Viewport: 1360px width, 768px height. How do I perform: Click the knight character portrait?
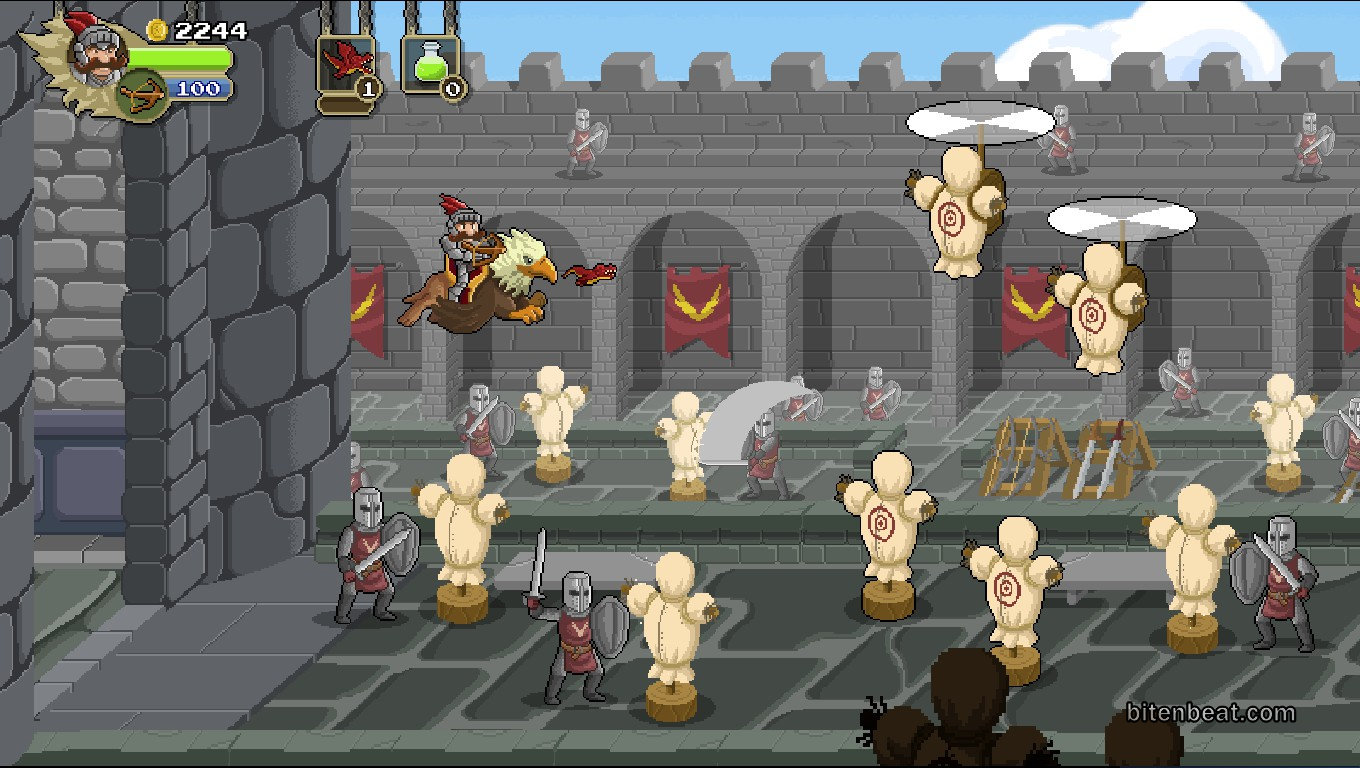(x=97, y=50)
